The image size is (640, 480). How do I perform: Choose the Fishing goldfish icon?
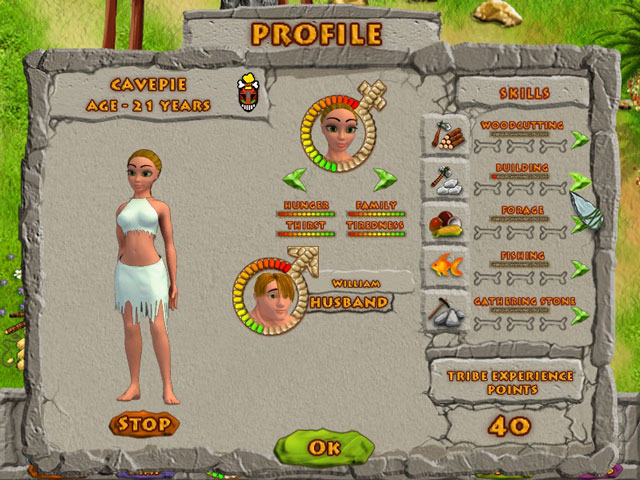click(443, 267)
